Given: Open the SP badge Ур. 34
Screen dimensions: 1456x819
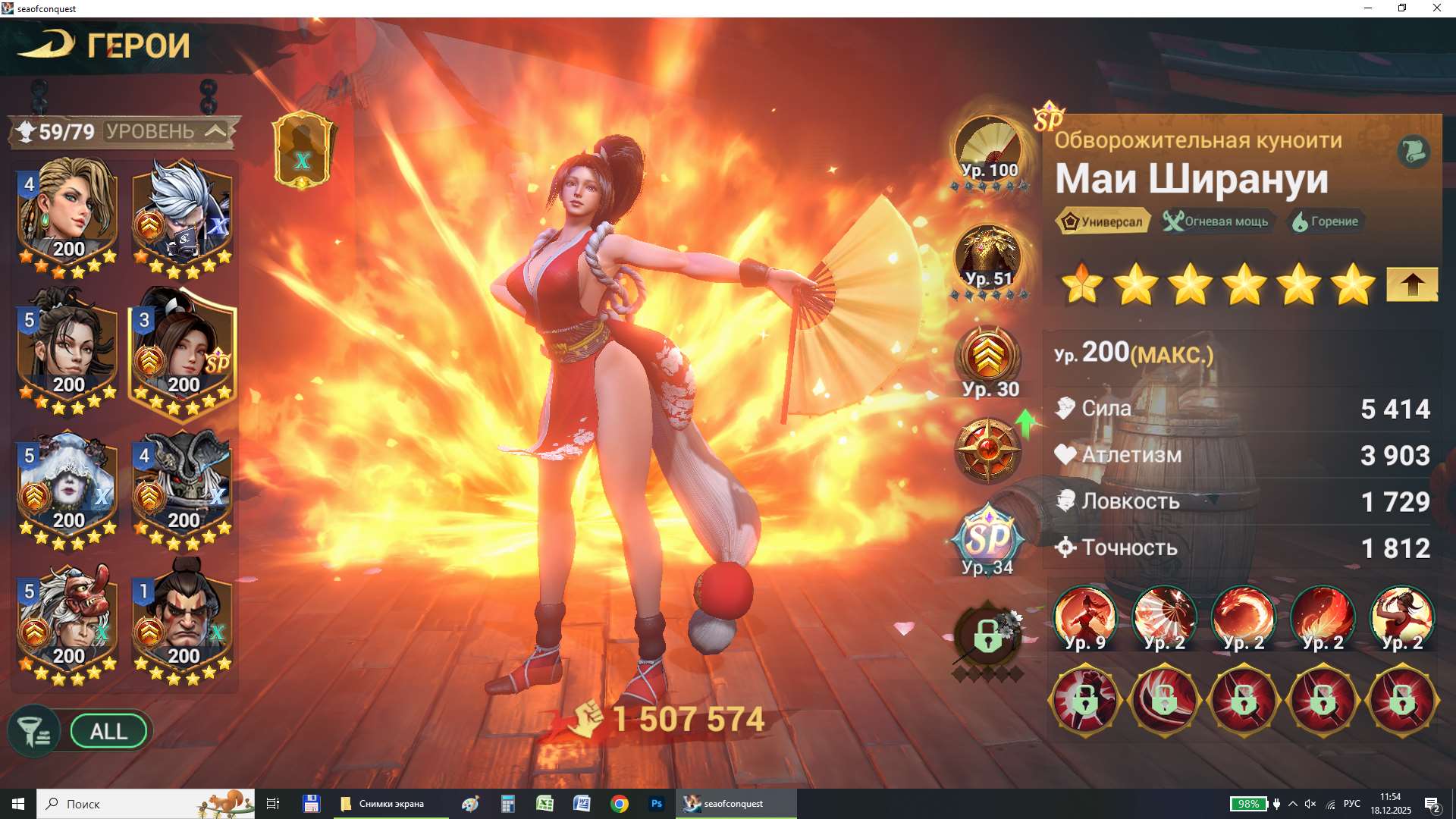Looking at the screenshot, I should tap(988, 540).
